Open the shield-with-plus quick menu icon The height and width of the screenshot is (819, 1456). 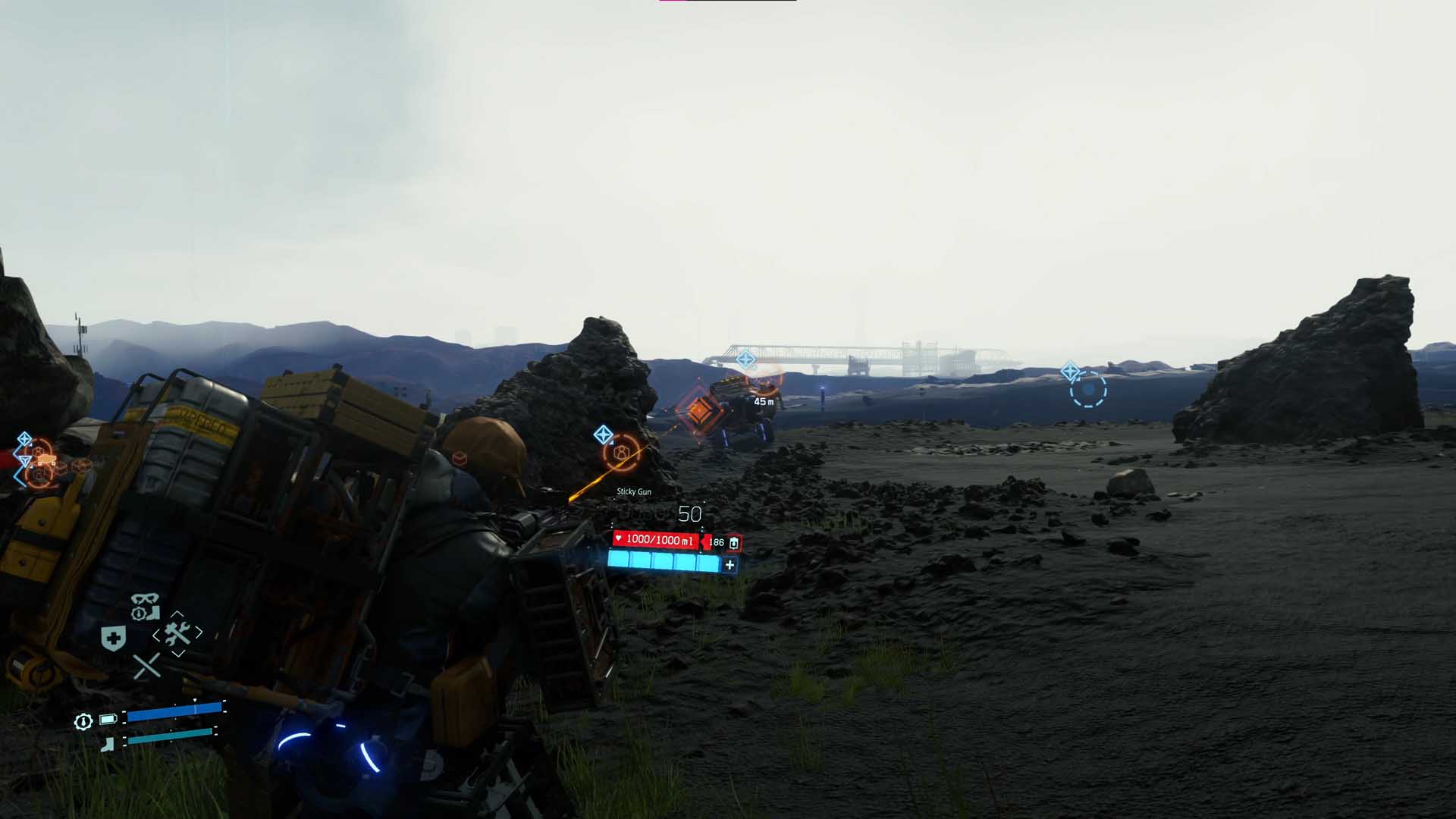(x=114, y=639)
